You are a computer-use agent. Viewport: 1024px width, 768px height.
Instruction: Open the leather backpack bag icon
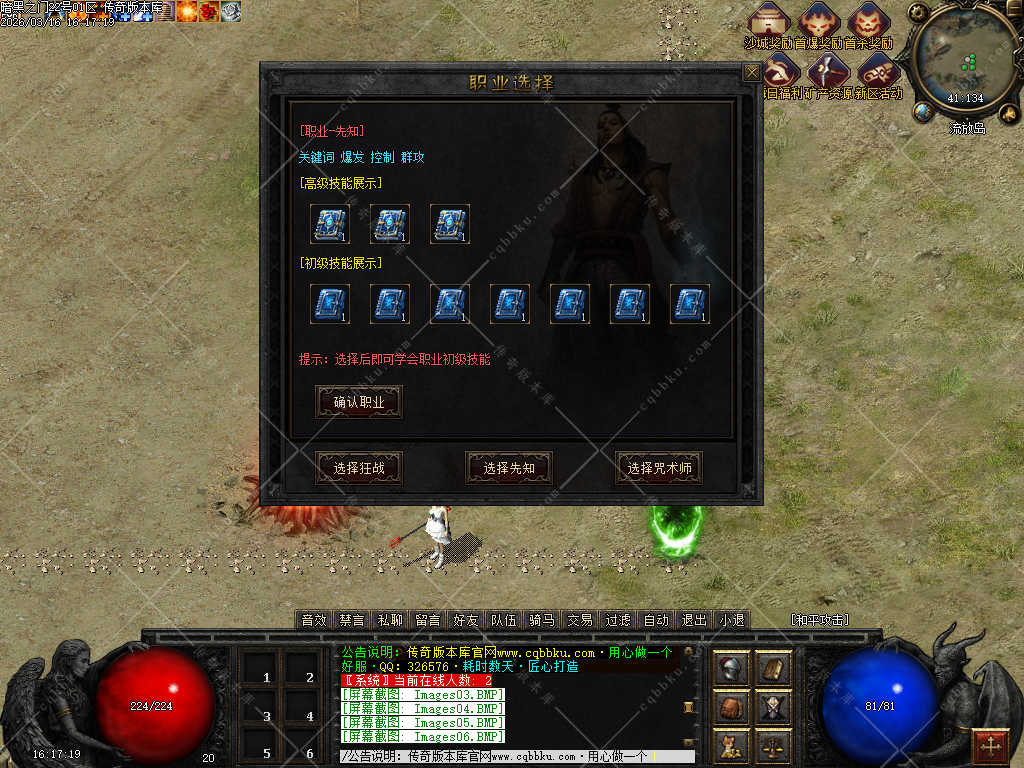tap(732, 708)
